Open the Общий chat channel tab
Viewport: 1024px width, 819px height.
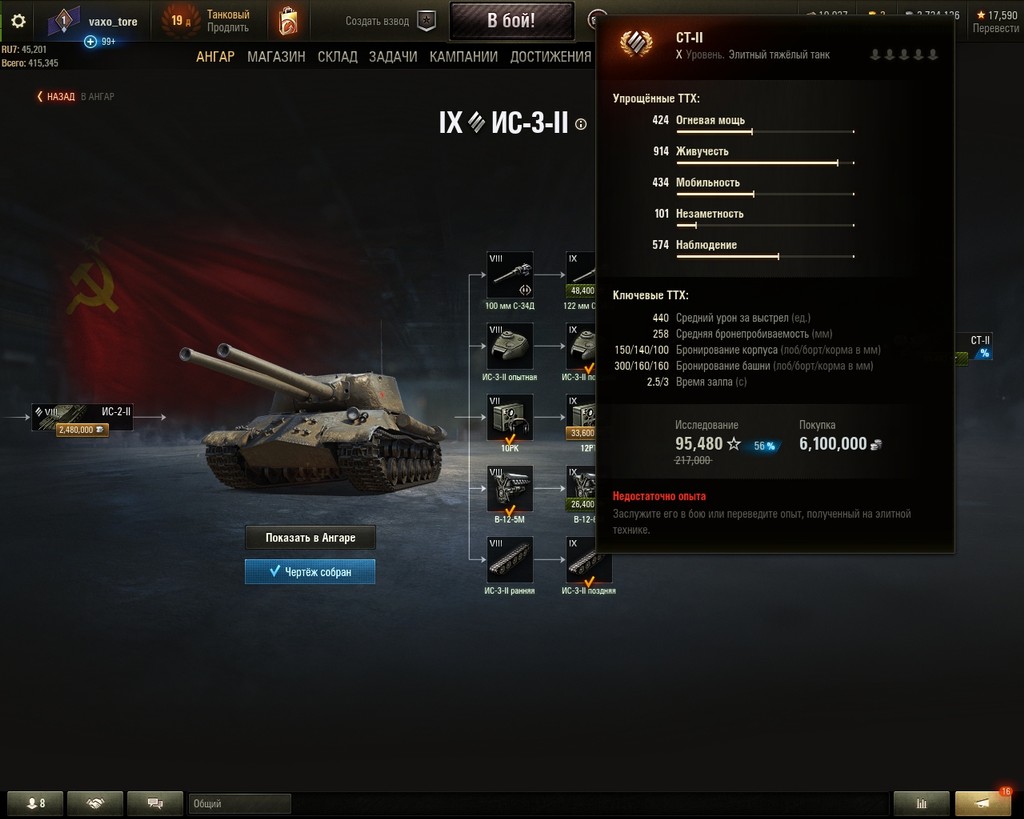pyautogui.click(x=240, y=803)
